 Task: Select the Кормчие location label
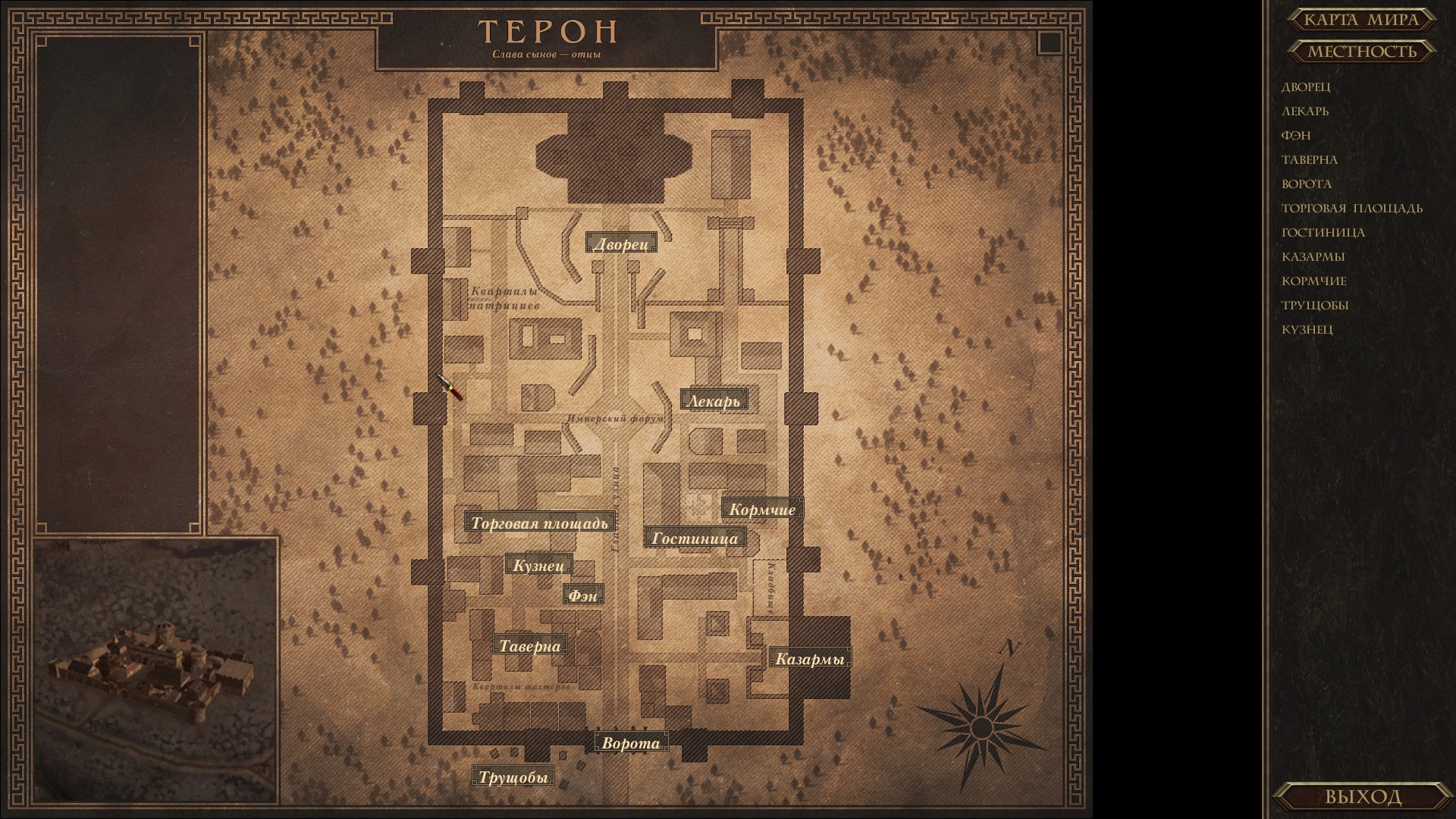(762, 509)
